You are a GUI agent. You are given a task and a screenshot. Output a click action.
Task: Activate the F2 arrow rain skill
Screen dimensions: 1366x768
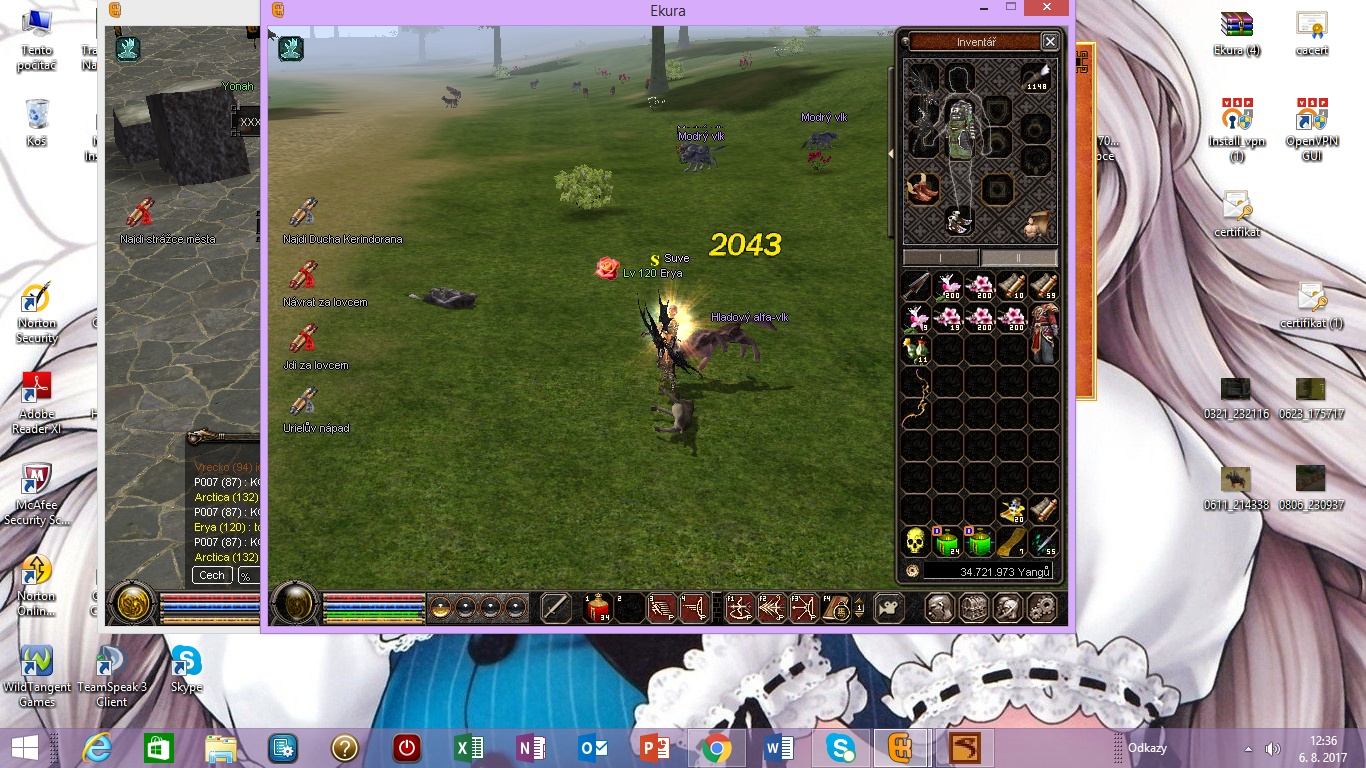[x=771, y=608]
